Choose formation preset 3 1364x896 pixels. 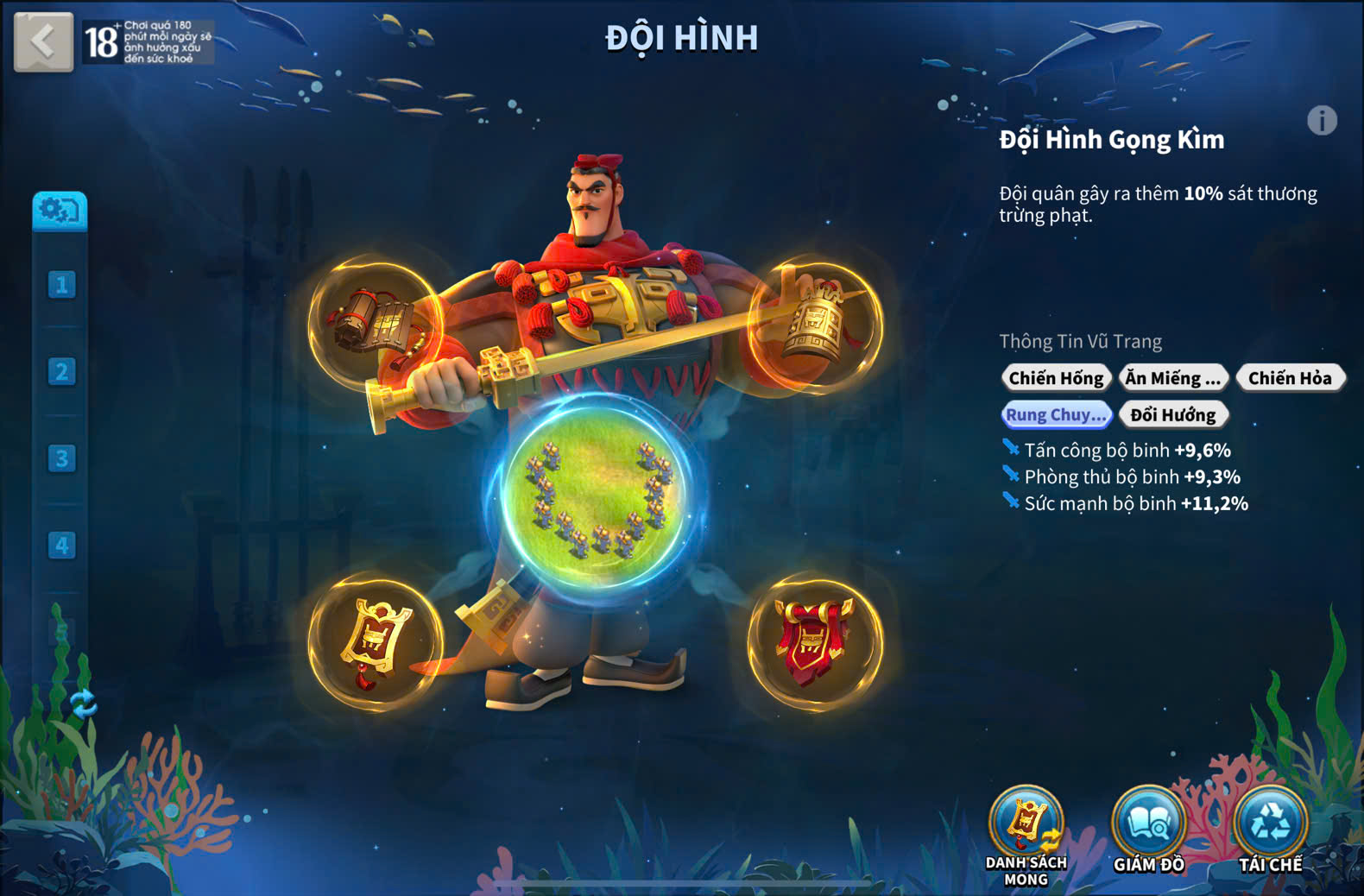(x=61, y=458)
